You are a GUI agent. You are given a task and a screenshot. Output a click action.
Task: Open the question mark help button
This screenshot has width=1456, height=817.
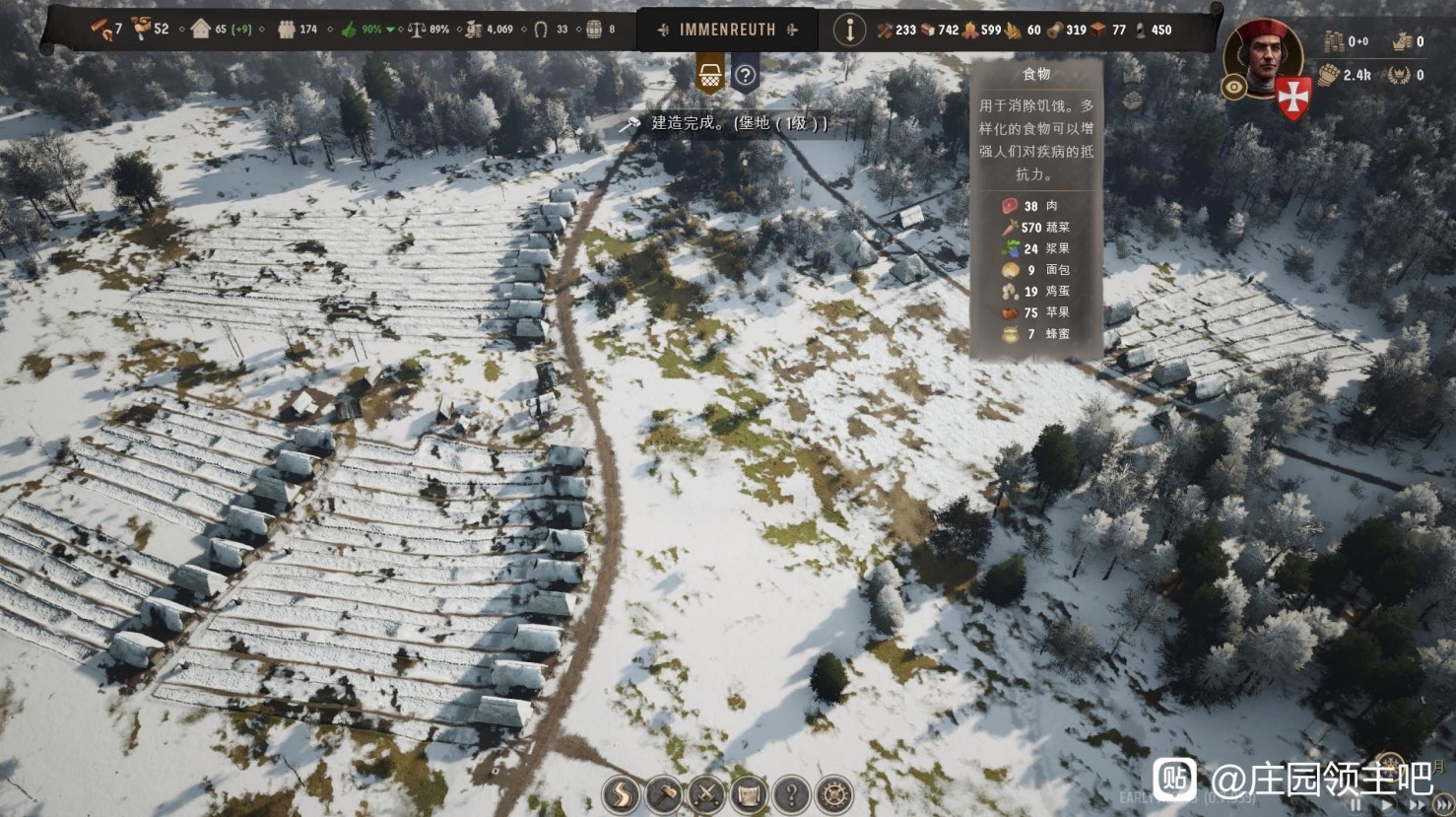point(791,794)
